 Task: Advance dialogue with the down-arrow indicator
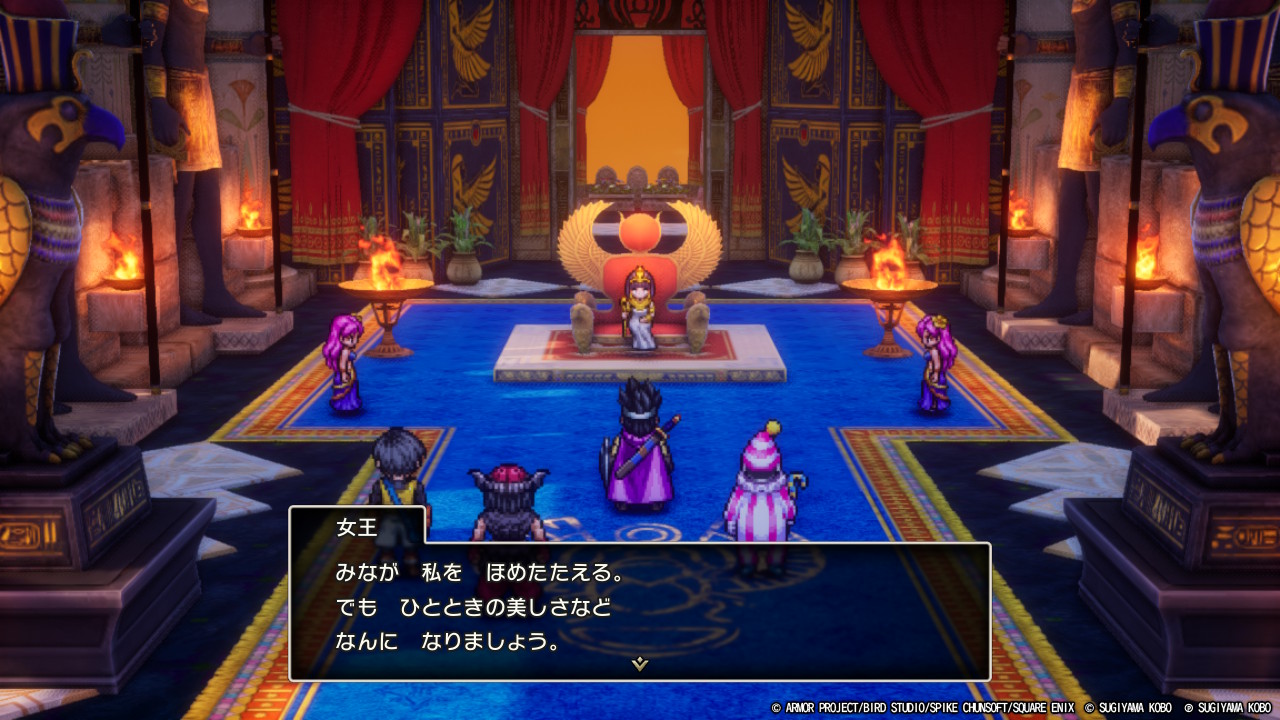coord(640,663)
